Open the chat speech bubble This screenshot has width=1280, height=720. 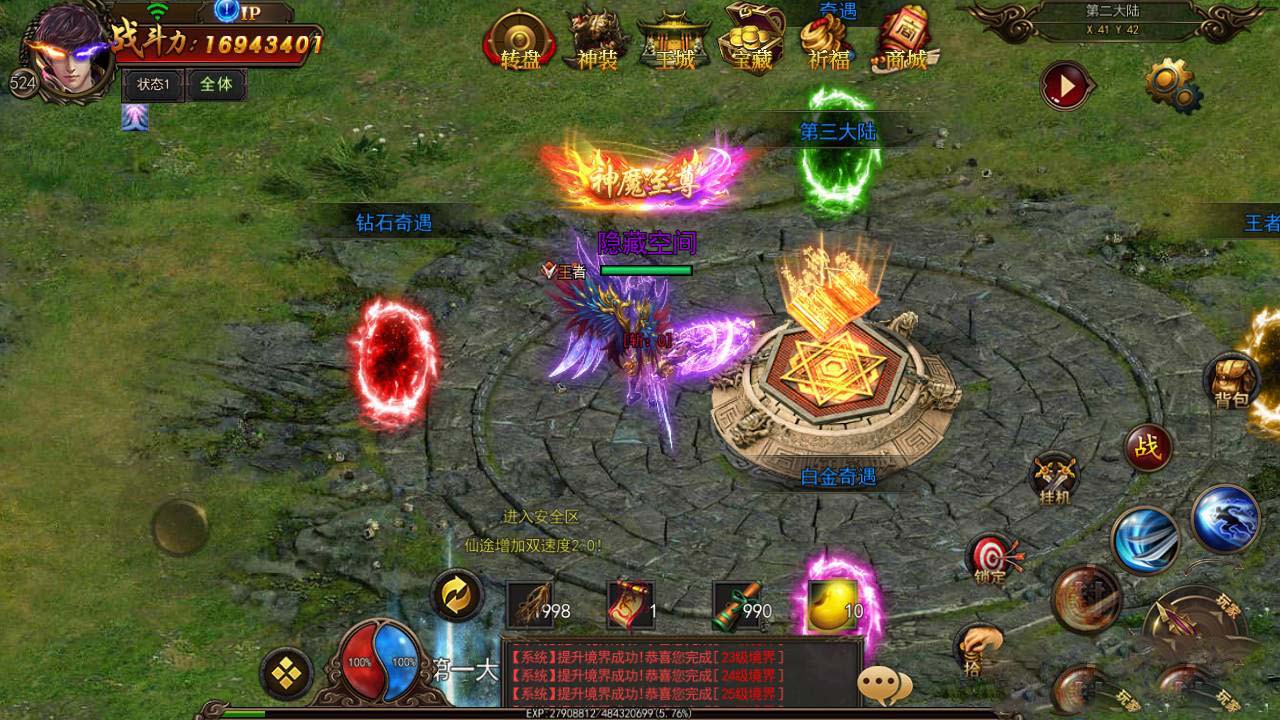tap(884, 685)
